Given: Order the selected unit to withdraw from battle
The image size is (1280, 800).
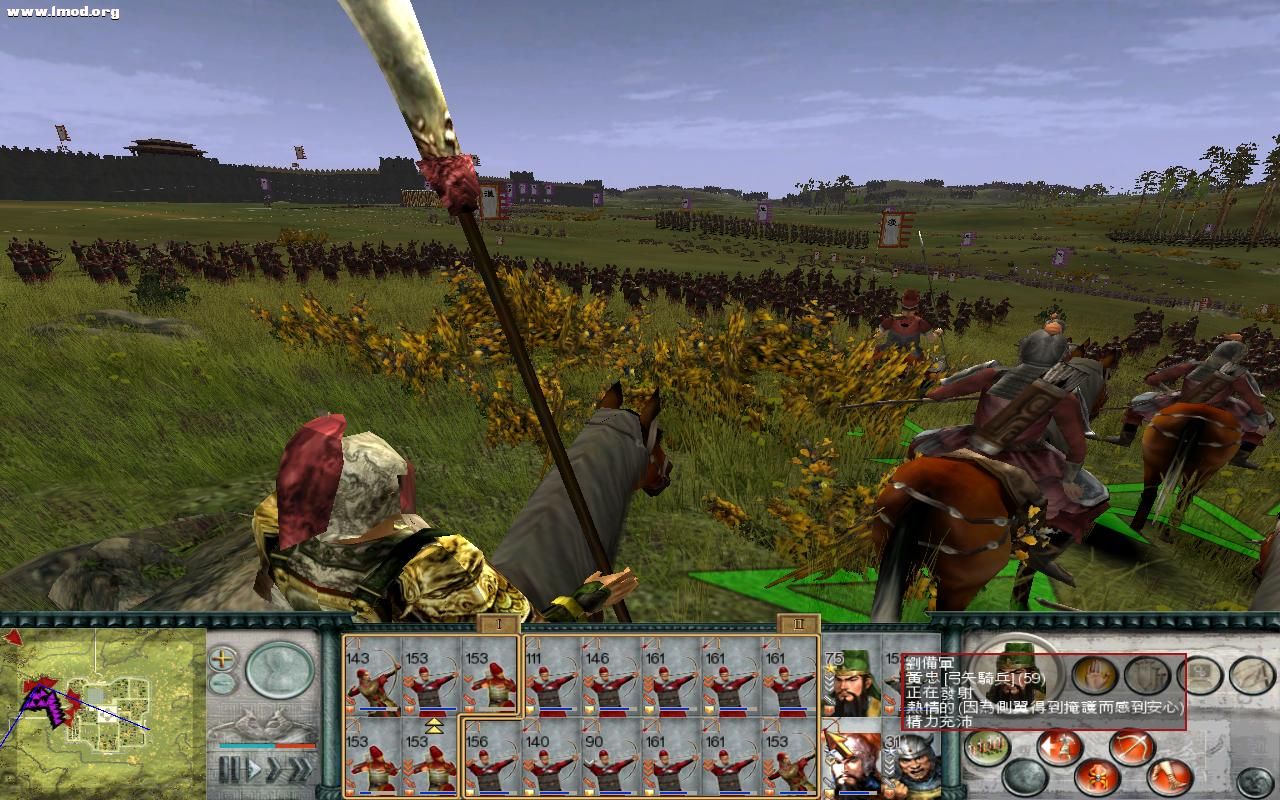Looking at the screenshot, I should [1057, 746].
